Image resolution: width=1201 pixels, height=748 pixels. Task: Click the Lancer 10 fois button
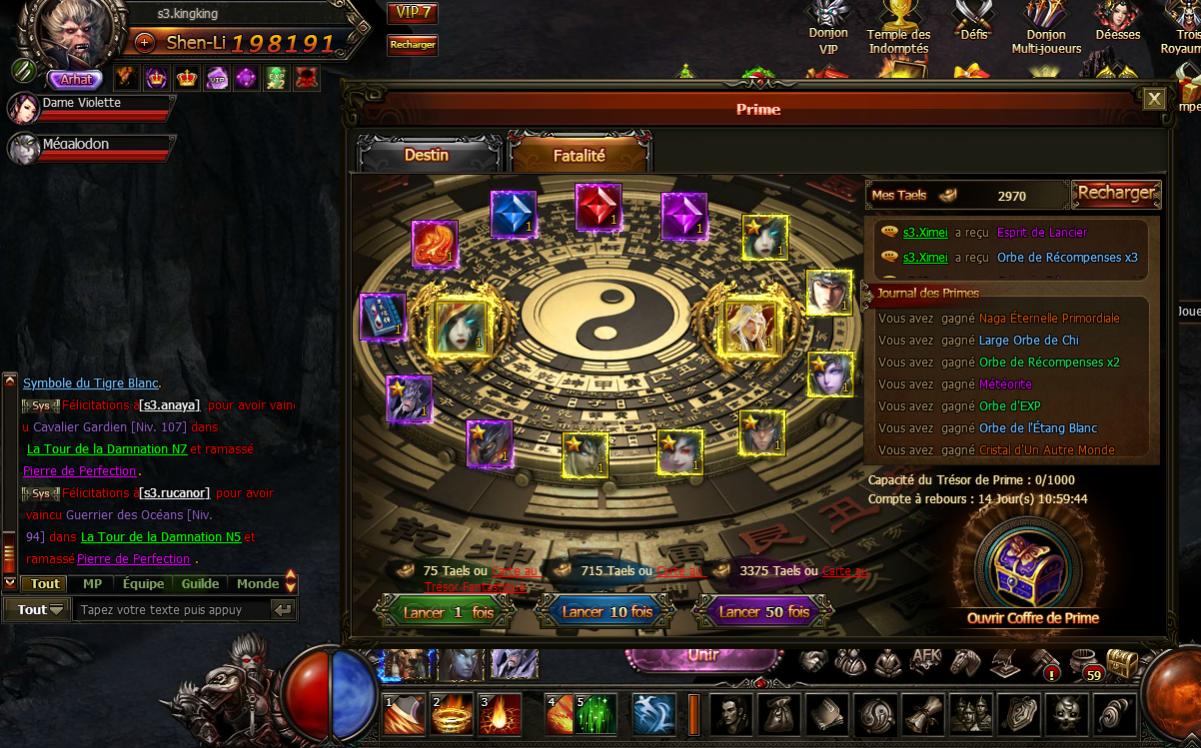pos(606,612)
